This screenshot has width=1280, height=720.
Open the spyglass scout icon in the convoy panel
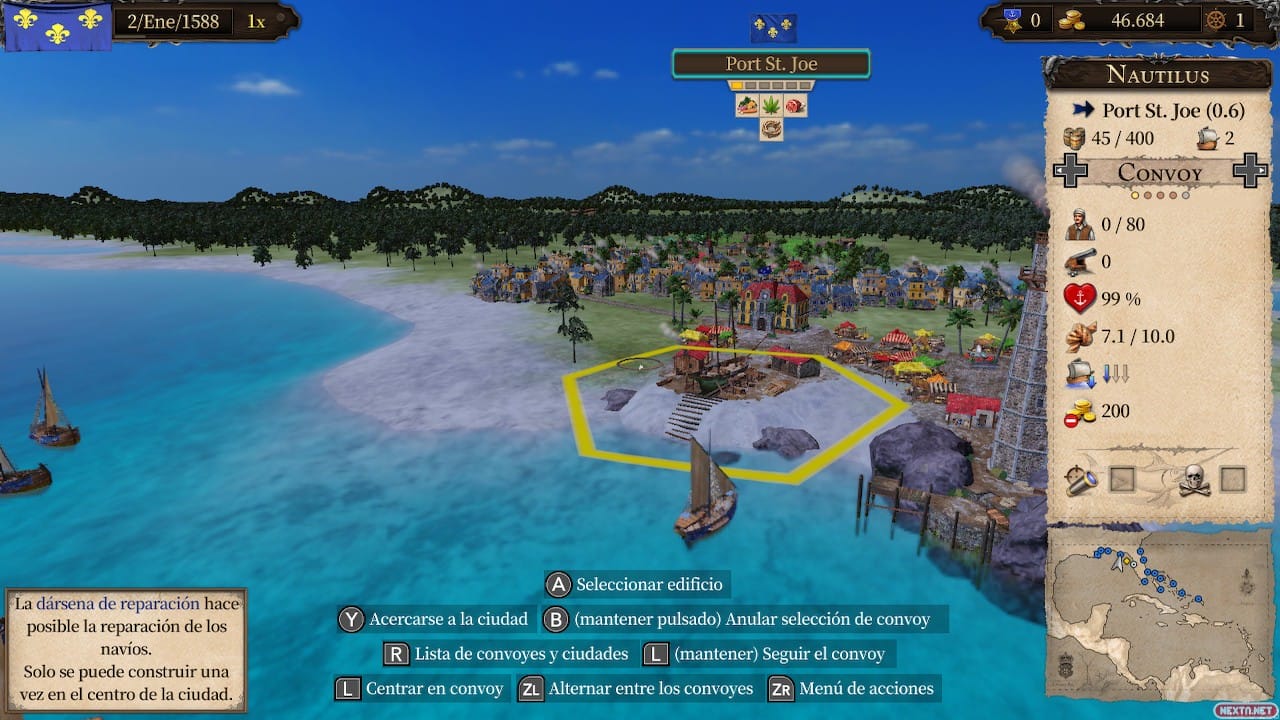click(1081, 480)
